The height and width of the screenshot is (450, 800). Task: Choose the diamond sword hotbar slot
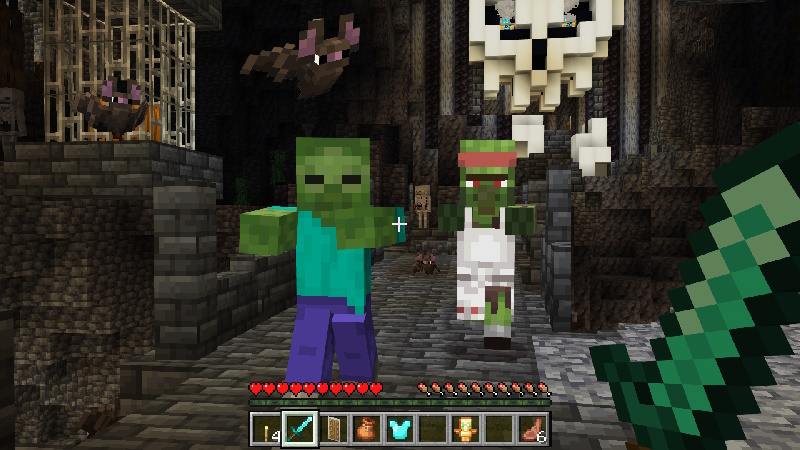tap(299, 429)
